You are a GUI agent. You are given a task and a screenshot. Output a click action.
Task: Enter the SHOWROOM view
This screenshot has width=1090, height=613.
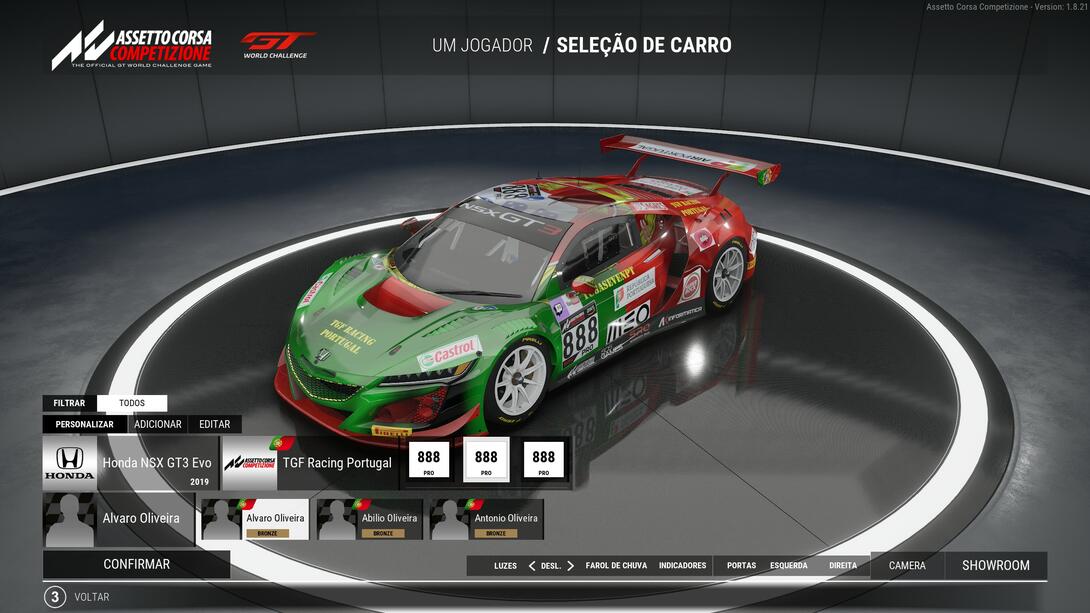point(995,566)
